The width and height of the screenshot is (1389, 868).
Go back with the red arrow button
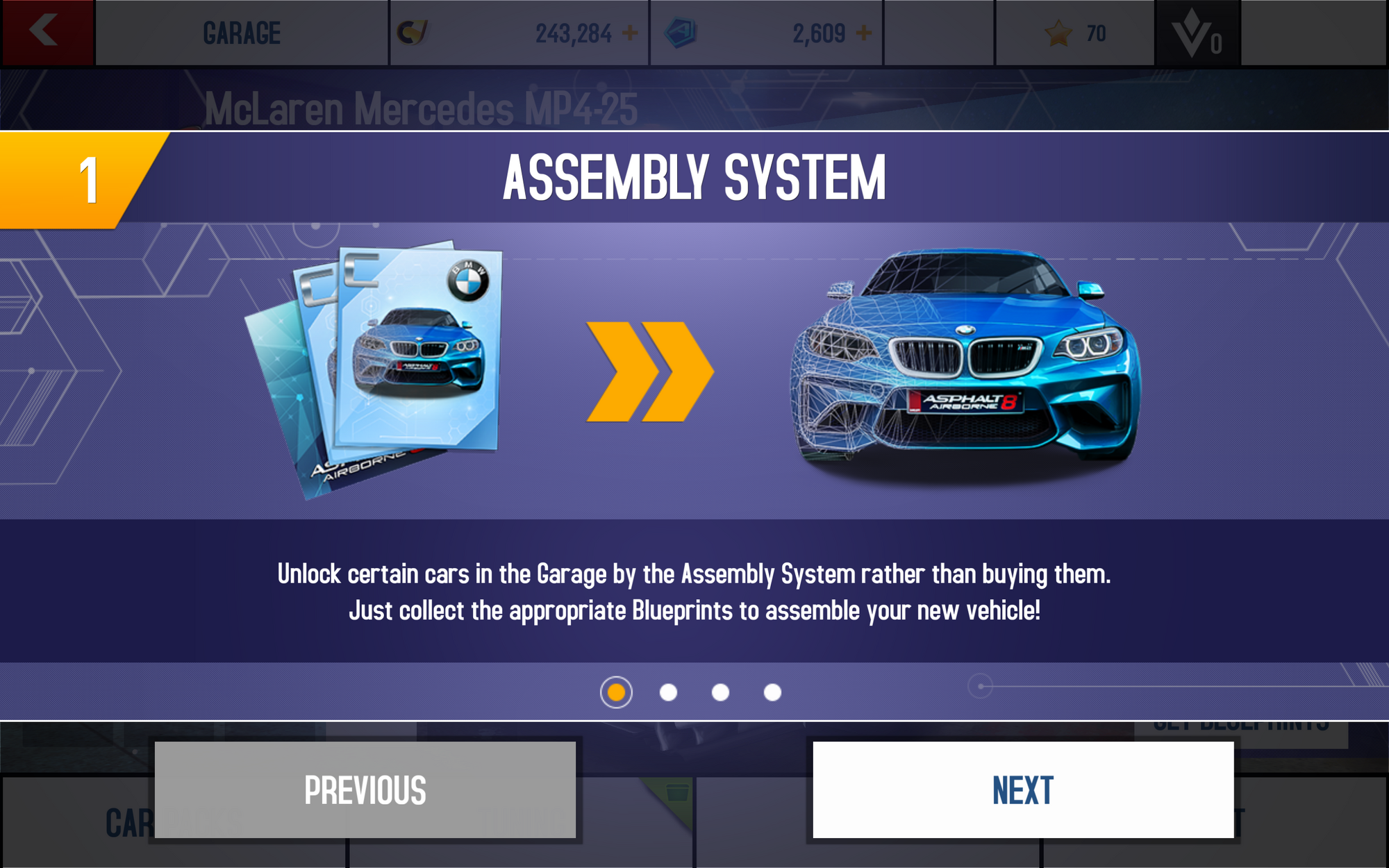(x=46, y=32)
